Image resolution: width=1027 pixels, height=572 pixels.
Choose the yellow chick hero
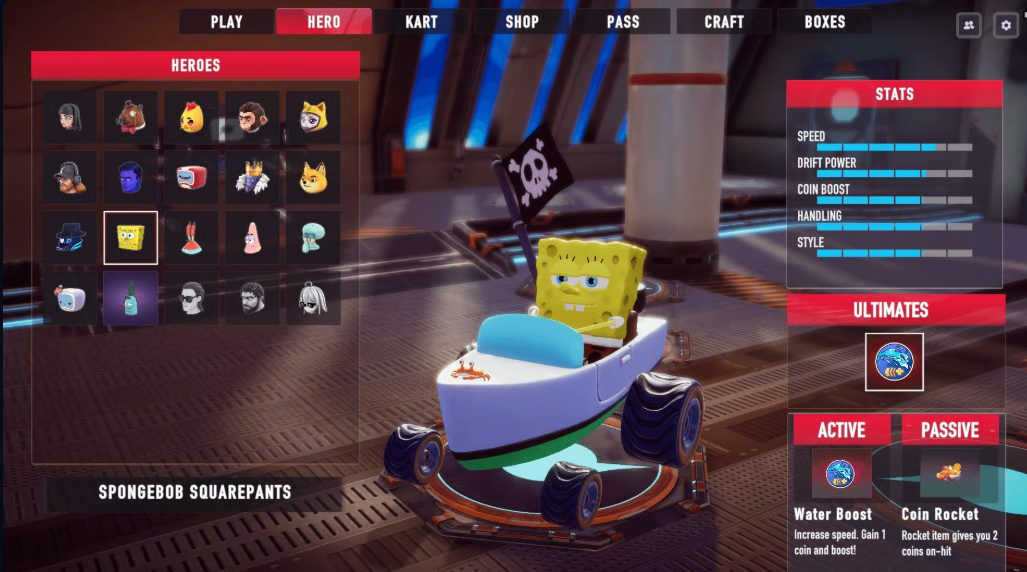191,118
